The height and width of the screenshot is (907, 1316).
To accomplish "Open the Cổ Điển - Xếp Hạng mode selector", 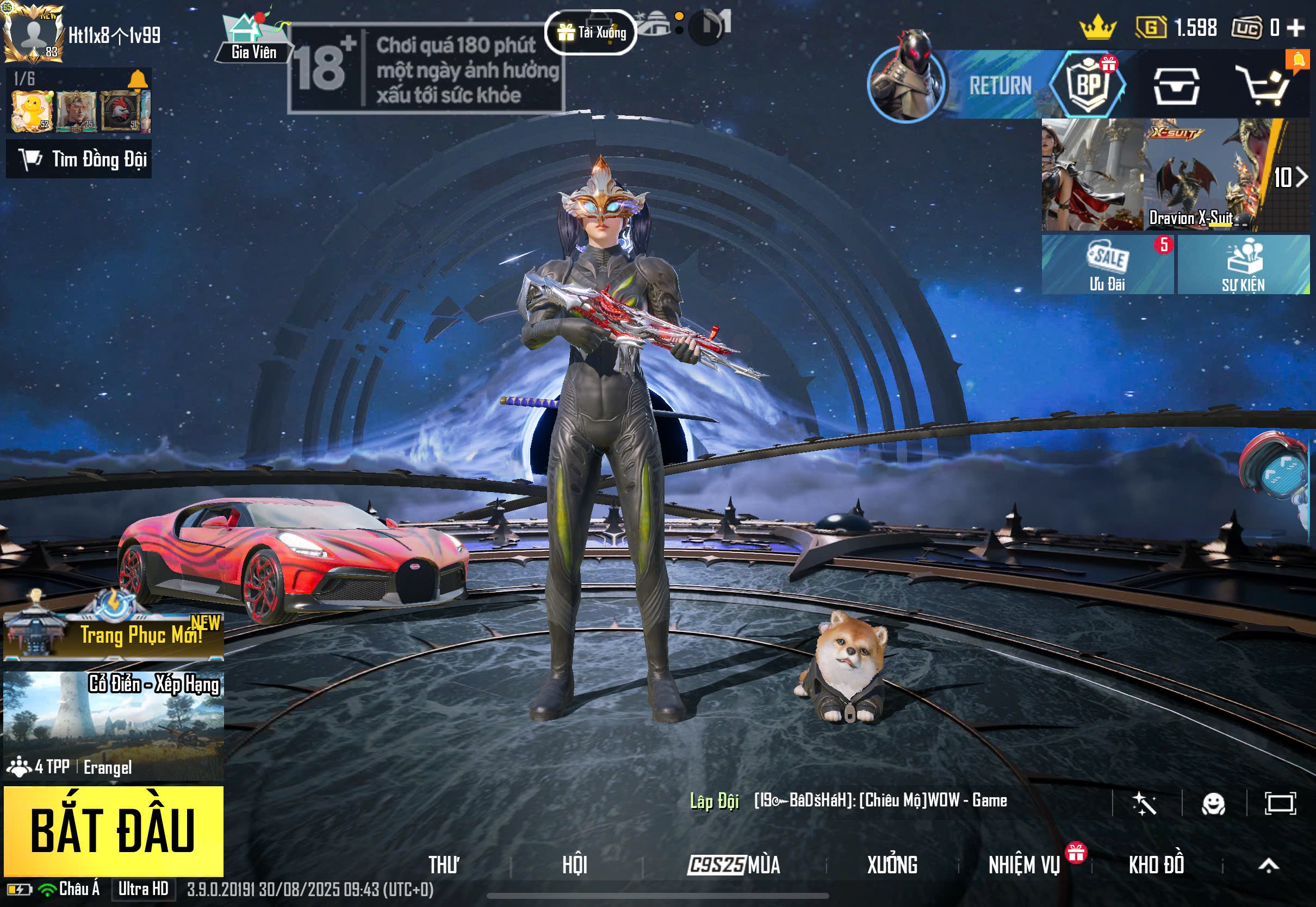I will pos(113,725).
